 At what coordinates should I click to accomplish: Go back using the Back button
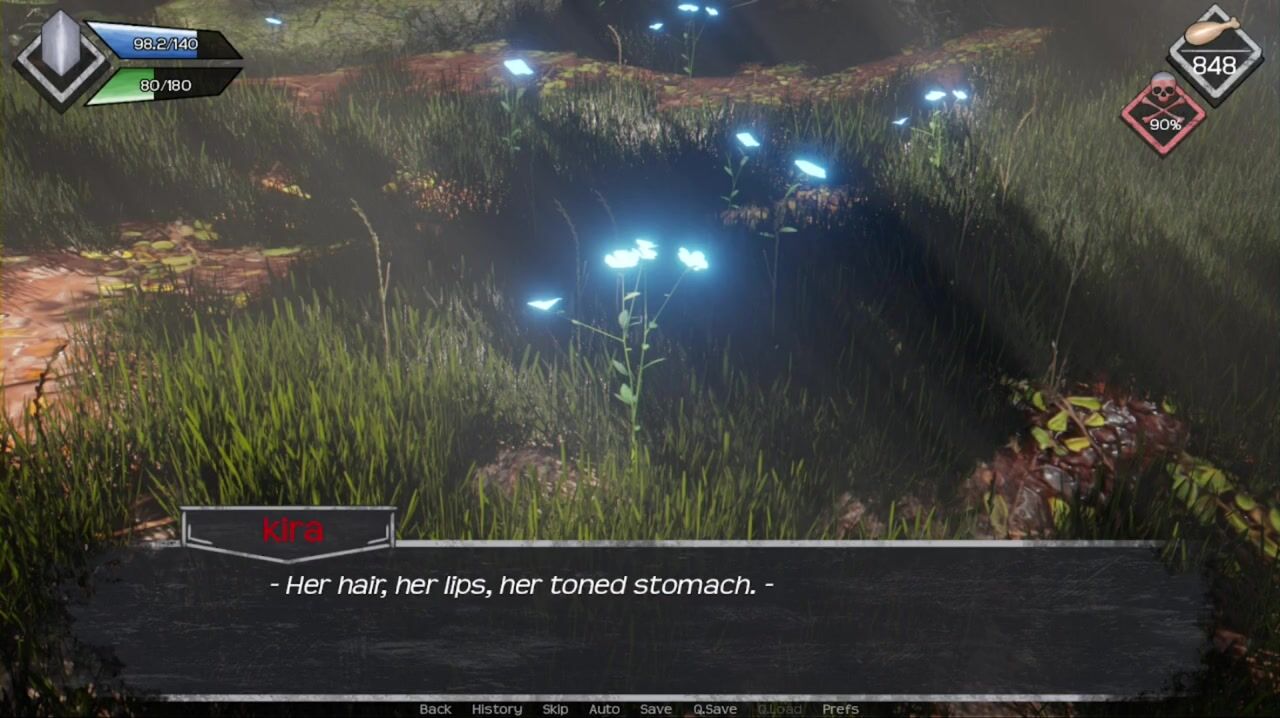(435, 709)
